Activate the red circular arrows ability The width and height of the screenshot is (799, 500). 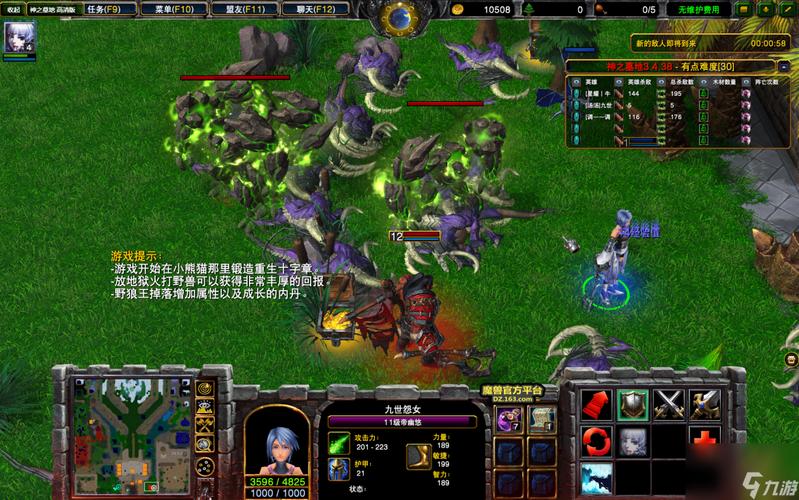click(596, 440)
